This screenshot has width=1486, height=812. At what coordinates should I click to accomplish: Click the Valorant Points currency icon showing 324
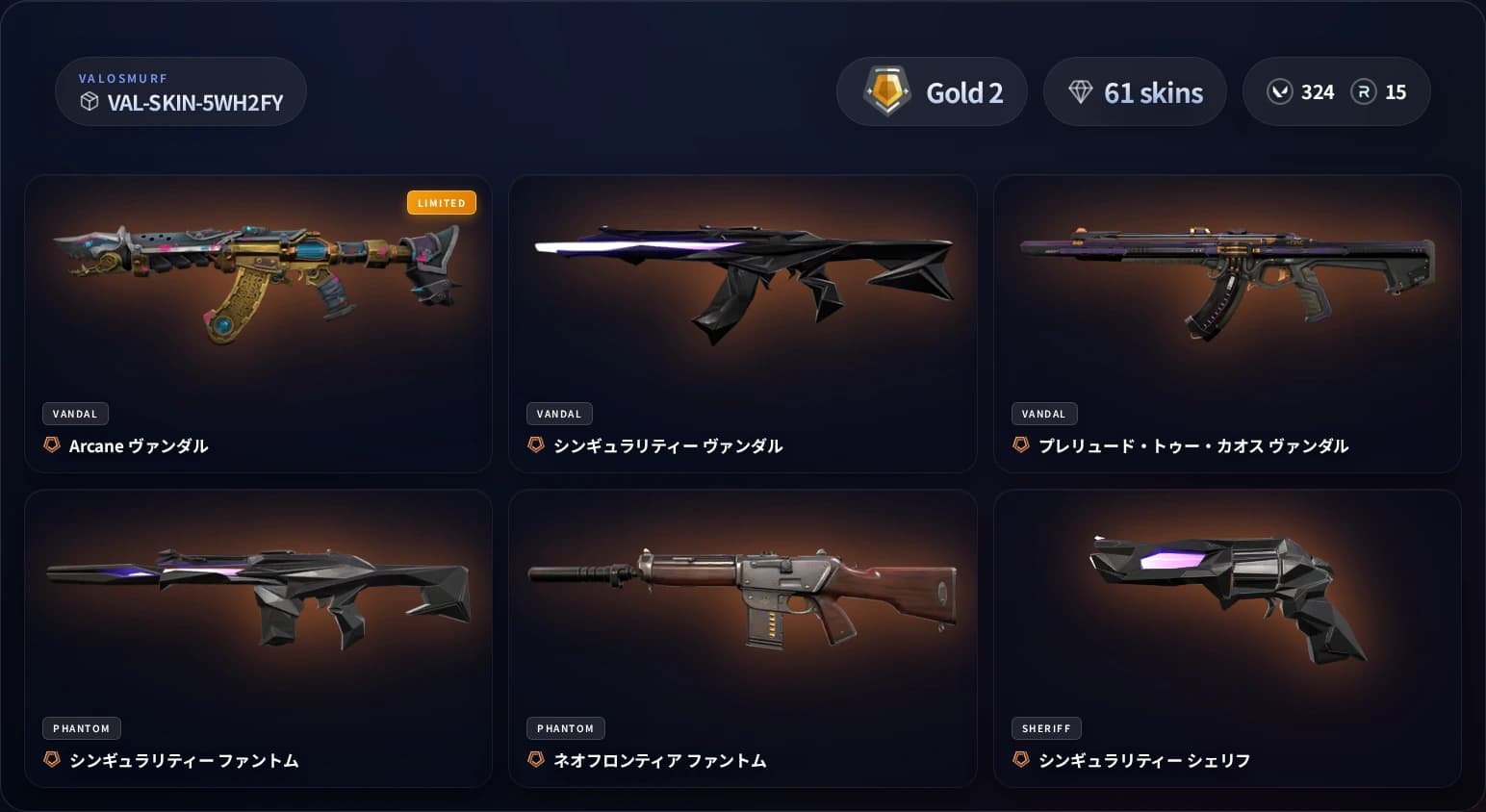click(x=1279, y=91)
